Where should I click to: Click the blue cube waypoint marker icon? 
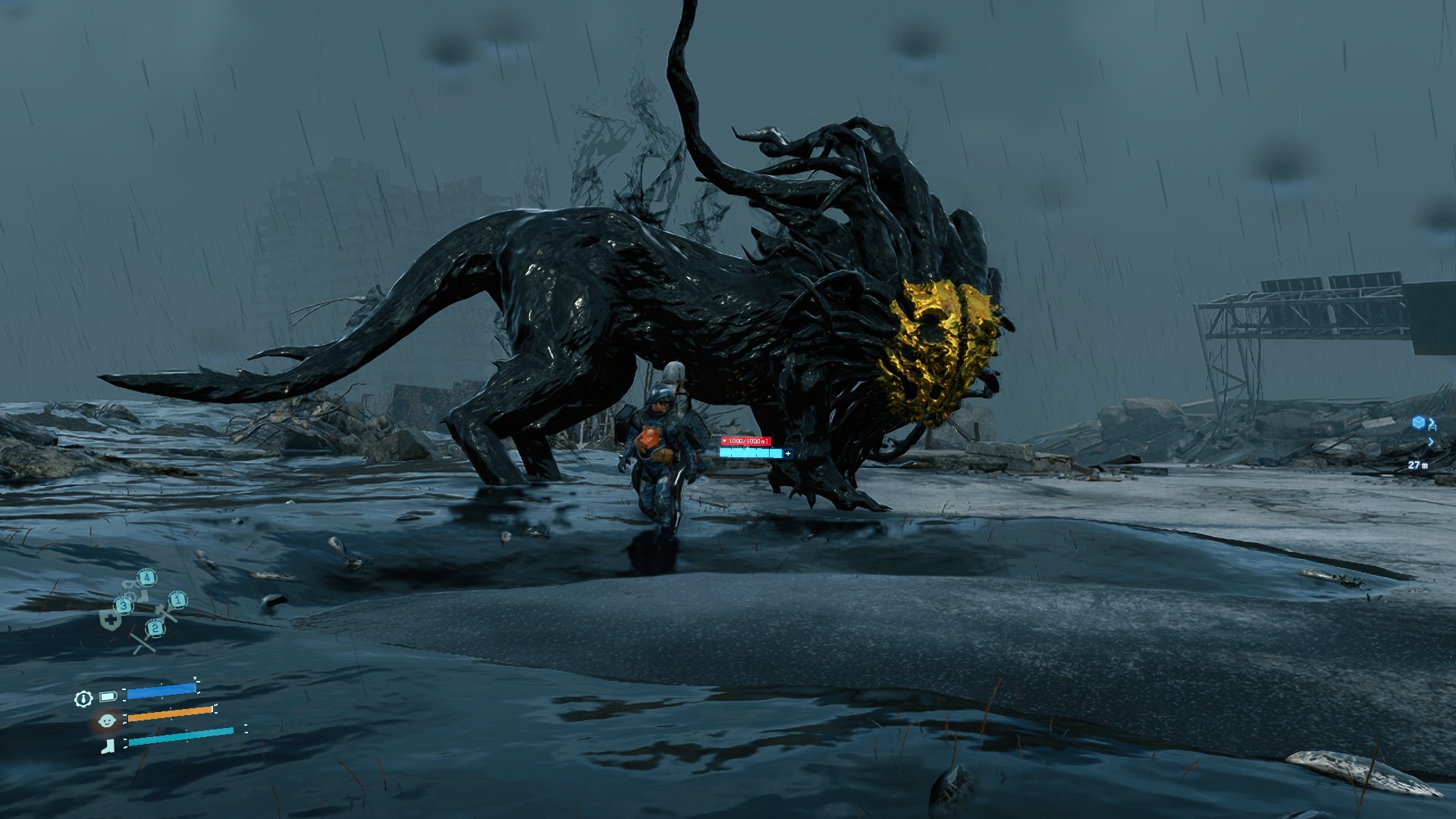click(1418, 423)
